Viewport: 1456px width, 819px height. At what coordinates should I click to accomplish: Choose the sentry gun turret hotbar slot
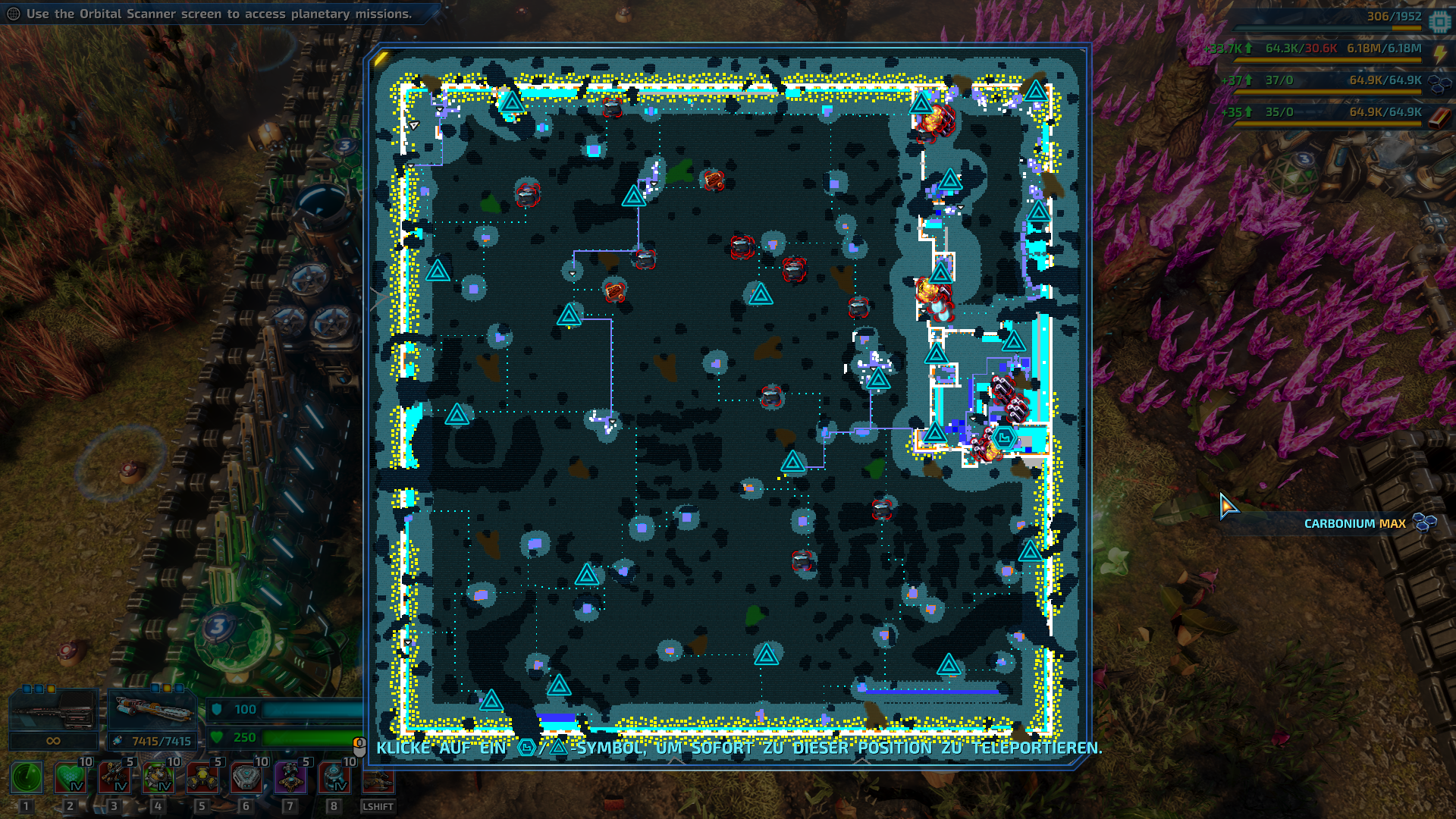tap(115, 778)
